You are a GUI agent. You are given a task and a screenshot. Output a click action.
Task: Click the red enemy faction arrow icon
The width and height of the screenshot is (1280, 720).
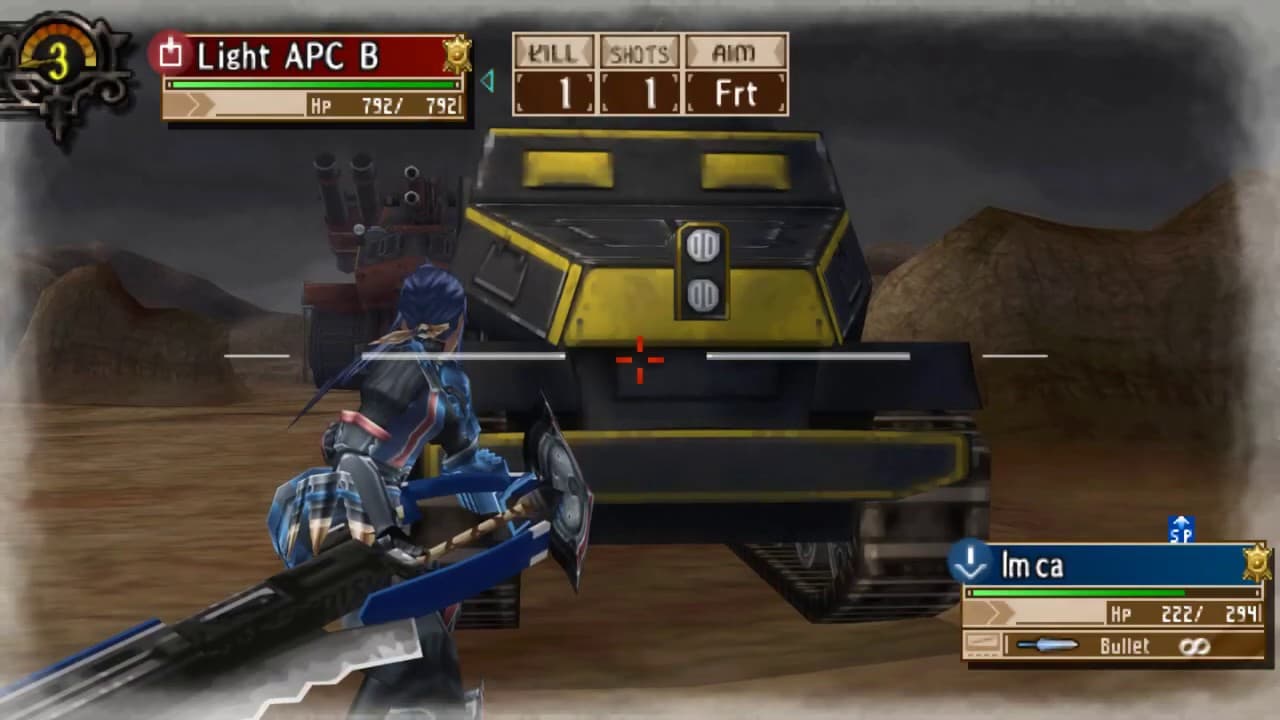tap(169, 54)
